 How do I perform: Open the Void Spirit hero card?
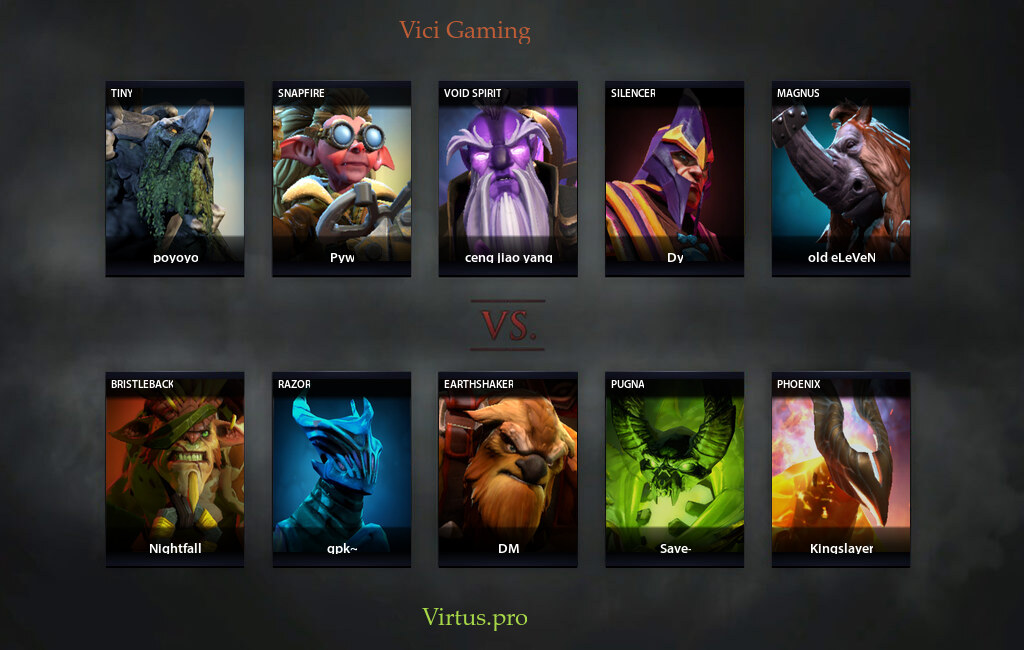pyautogui.click(x=508, y=178)
